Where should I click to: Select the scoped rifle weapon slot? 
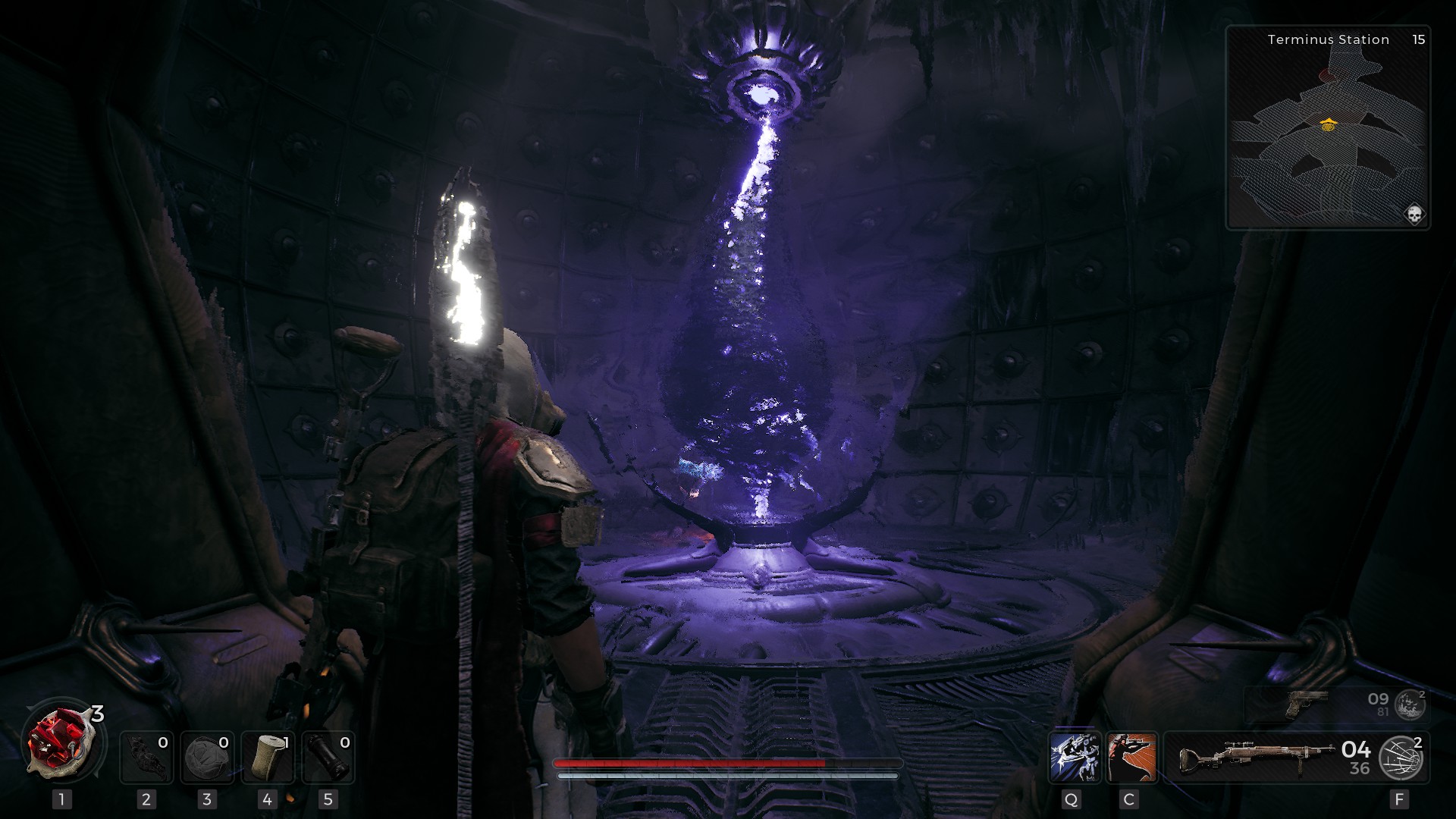click(1255, 757)
